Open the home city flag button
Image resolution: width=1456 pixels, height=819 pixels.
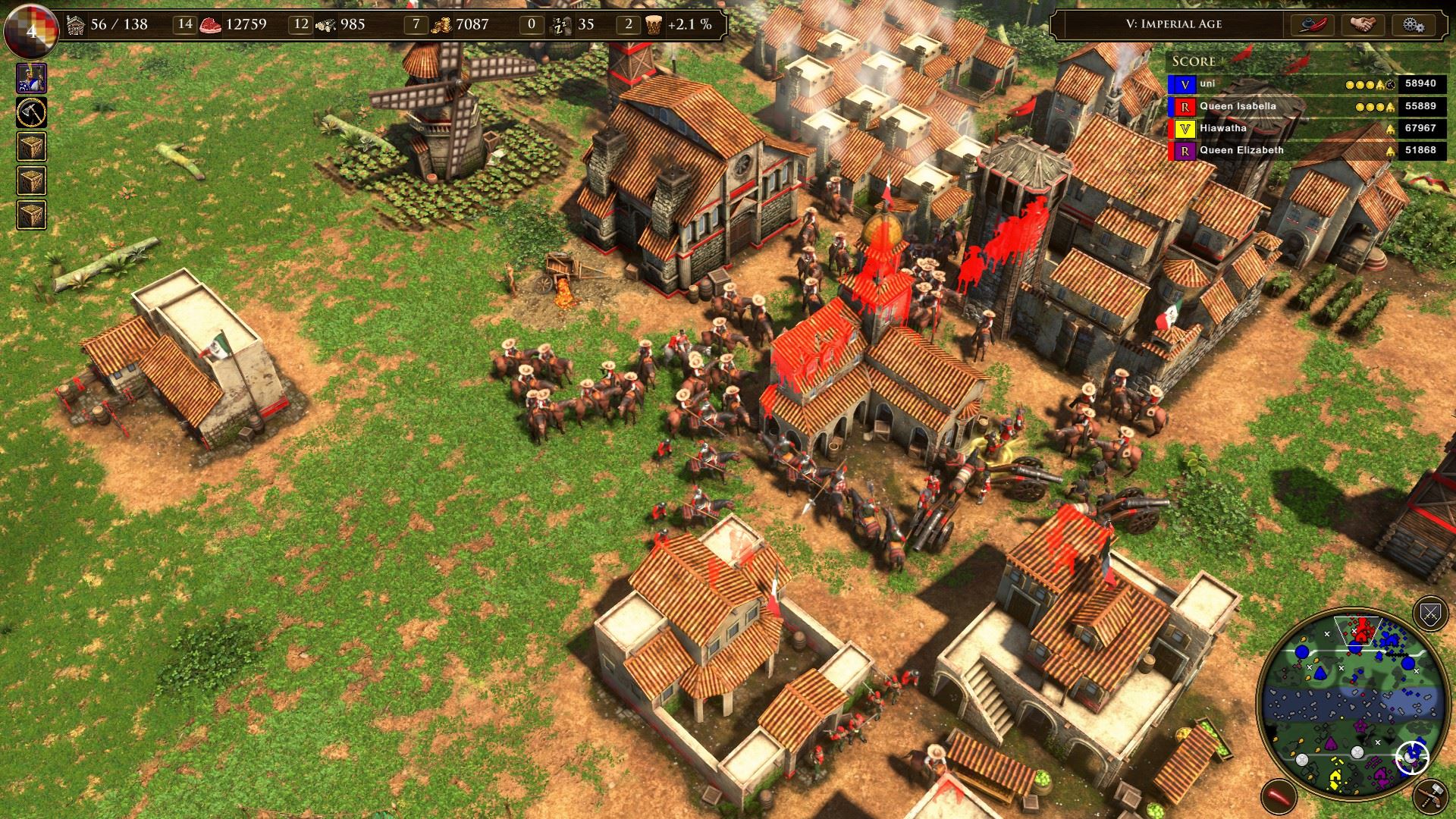pyautogui.click(x=31, y=30)
